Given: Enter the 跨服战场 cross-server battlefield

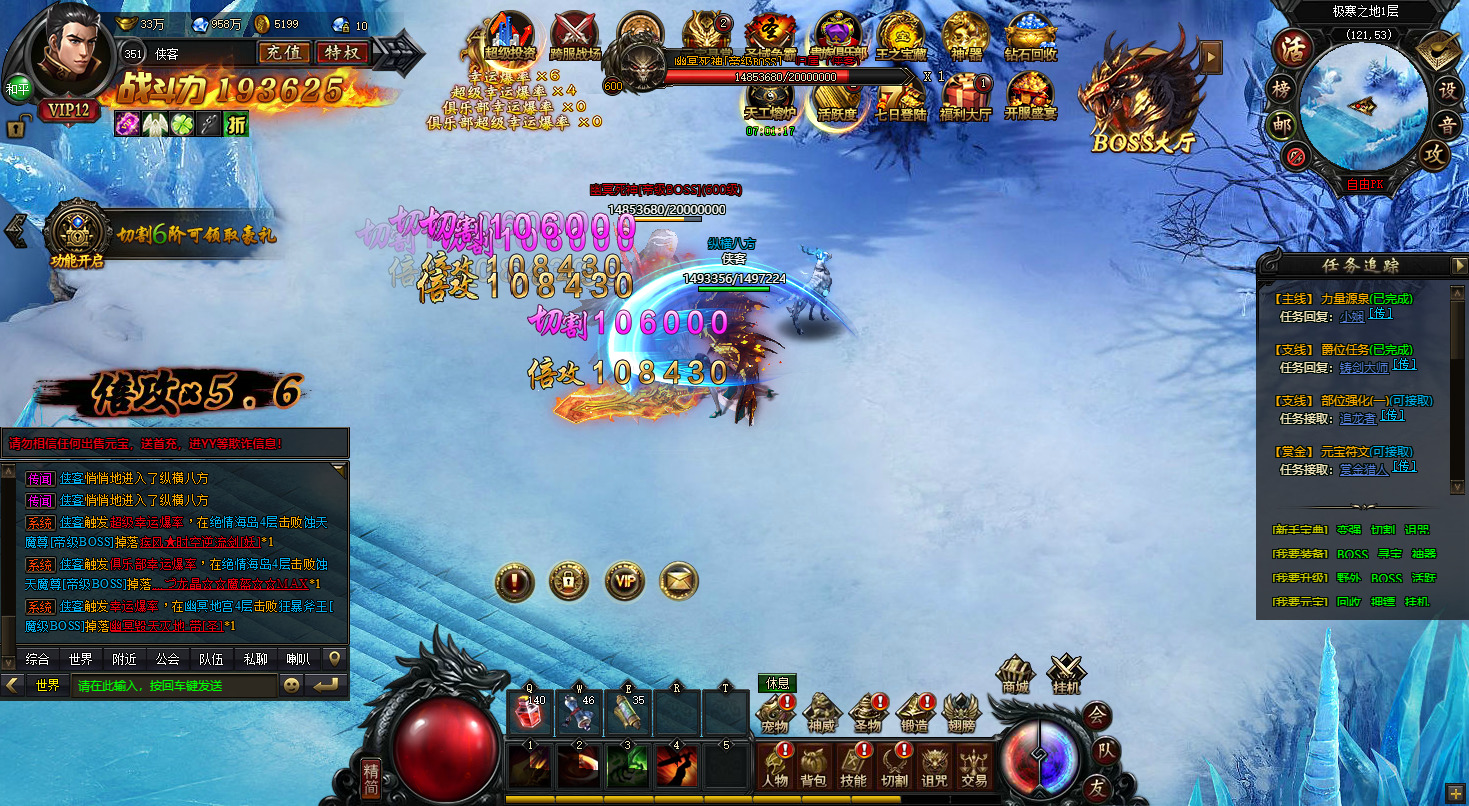Looking at the screenshot, I should point(575,38).
